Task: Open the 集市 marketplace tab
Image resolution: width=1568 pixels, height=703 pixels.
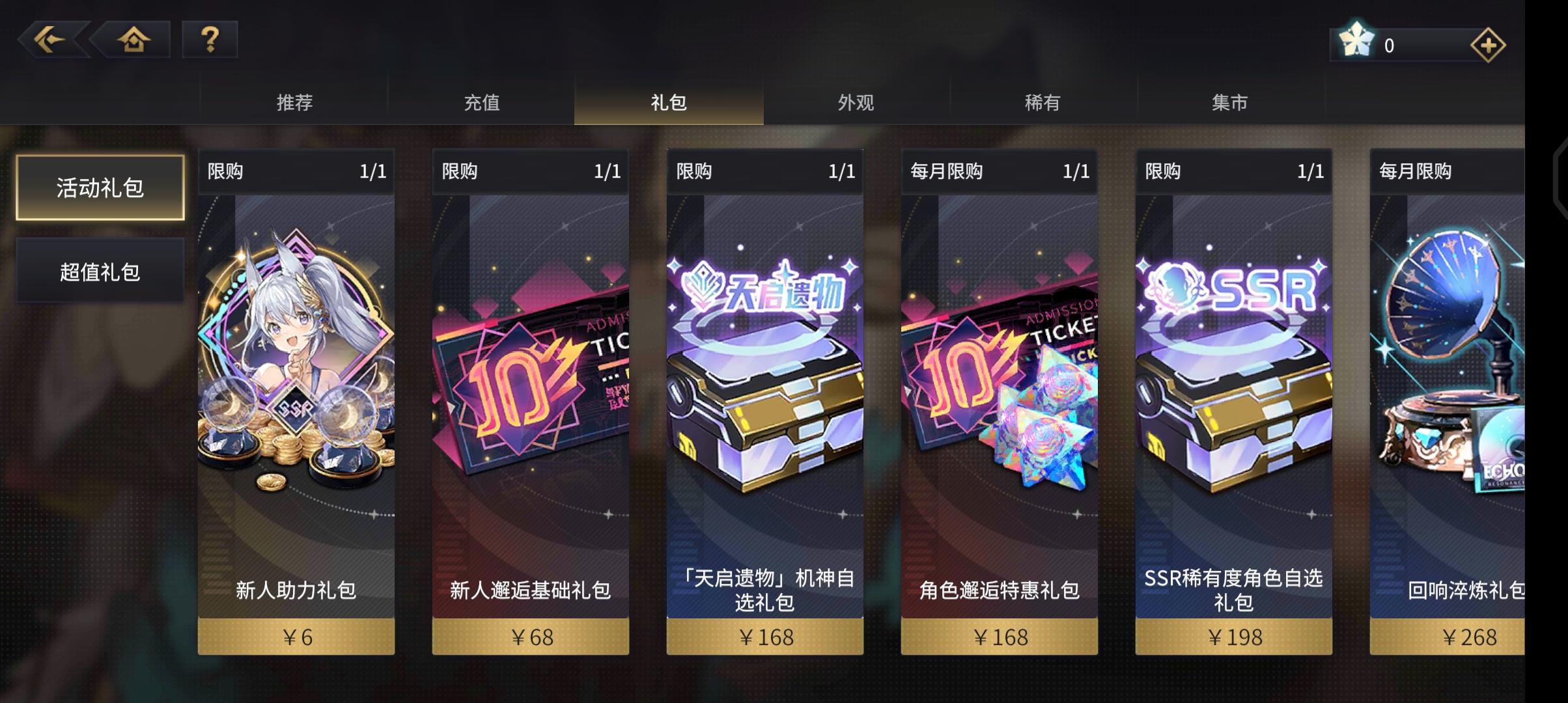Action: [1232, 102]
